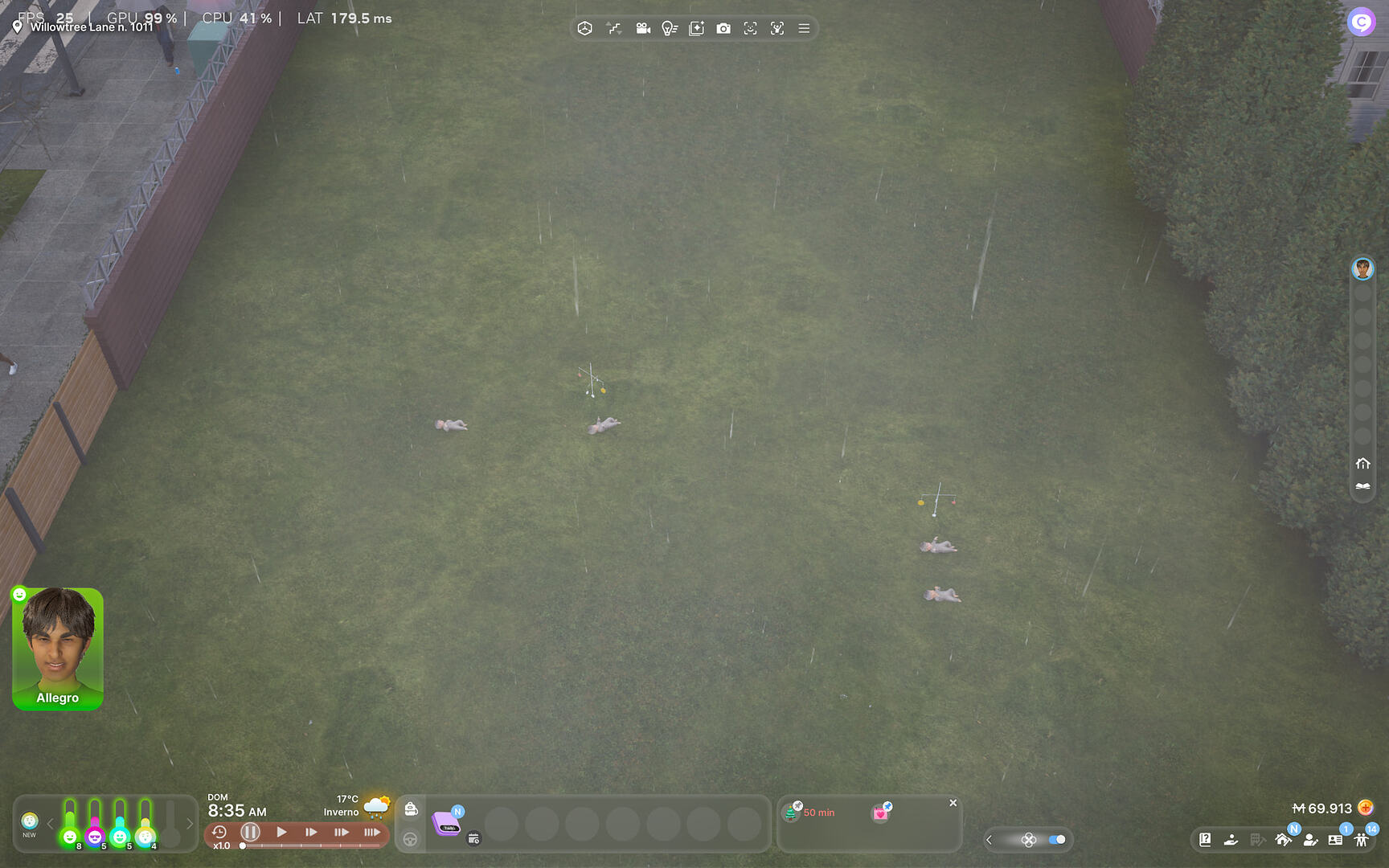Open the ID card icon with badge 1
The image size is (1389, 868).
click(1334, 841)
